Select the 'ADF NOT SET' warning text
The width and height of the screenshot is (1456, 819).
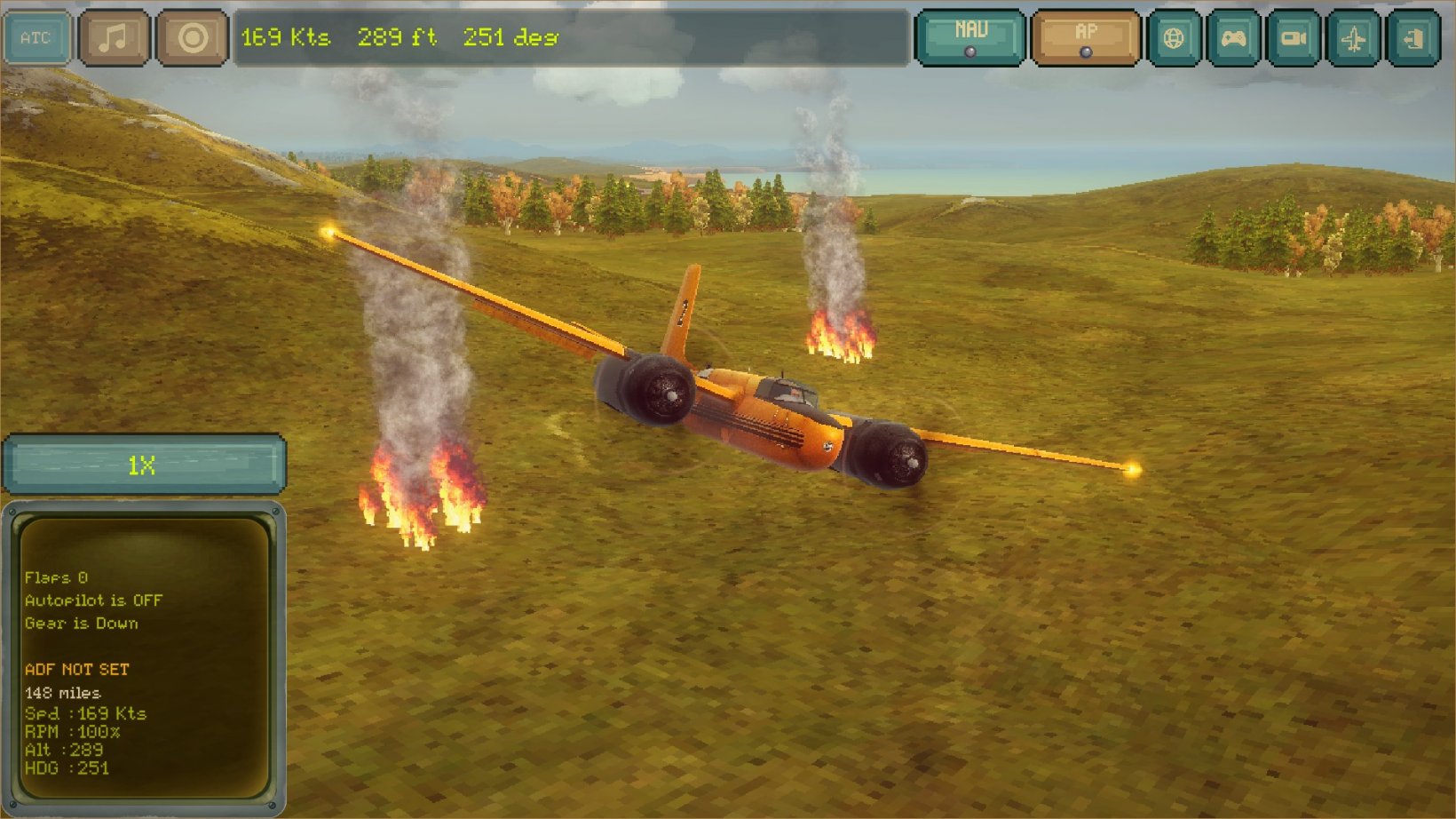pyautogui.click(x=76, y=670)
